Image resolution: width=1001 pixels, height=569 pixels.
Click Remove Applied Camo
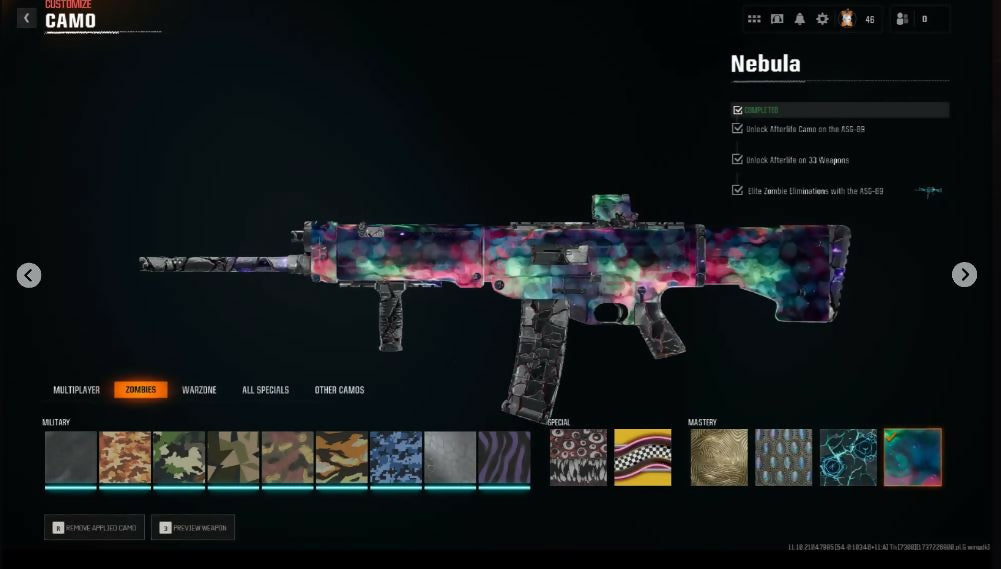click(x=94, y=527)
